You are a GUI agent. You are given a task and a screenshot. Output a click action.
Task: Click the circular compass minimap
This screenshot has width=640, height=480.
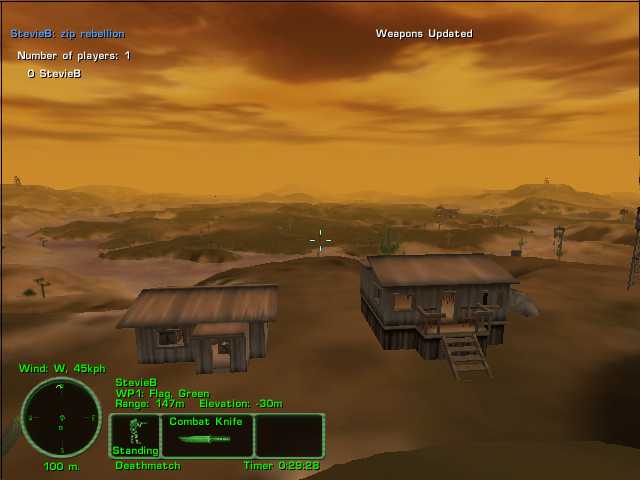[x=61, y=417]
